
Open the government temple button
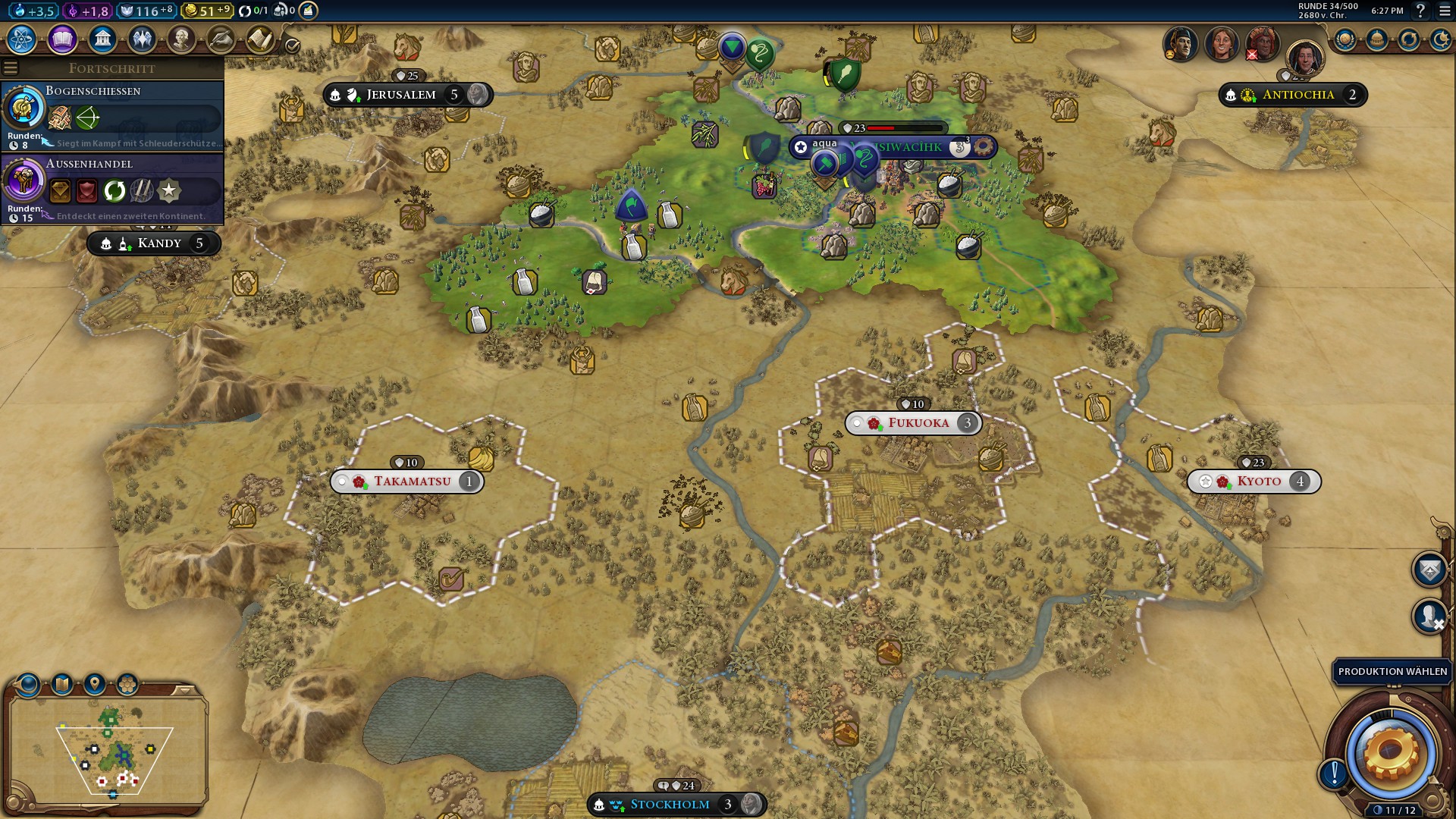pyautogui.click(x=102, y=39)
